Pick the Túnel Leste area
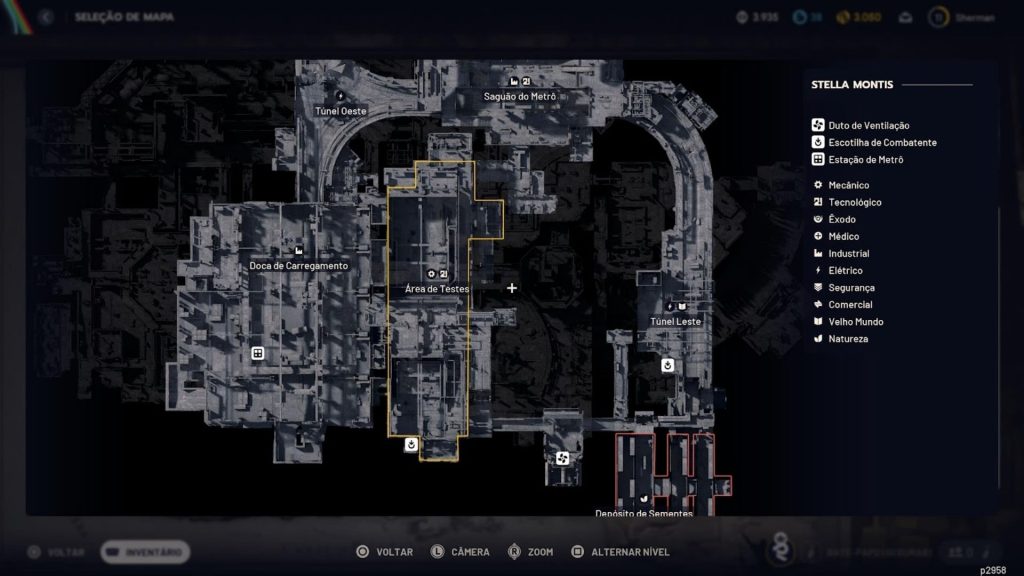This screenshot has width=1024, height=576. (675, 321)
